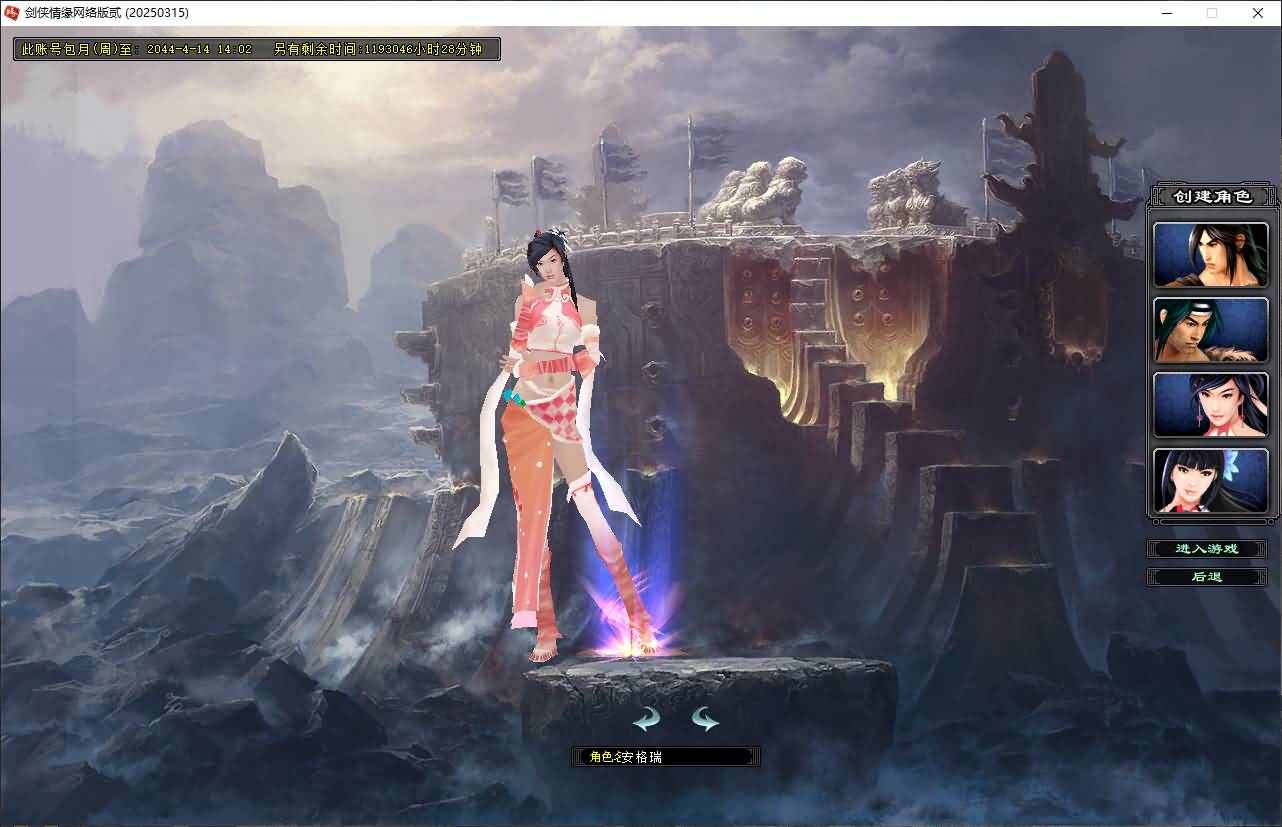The width and height of the screenshot is (1282, 827).
Task: Select the top male swordsman portrait
Action: [1210, 254]
